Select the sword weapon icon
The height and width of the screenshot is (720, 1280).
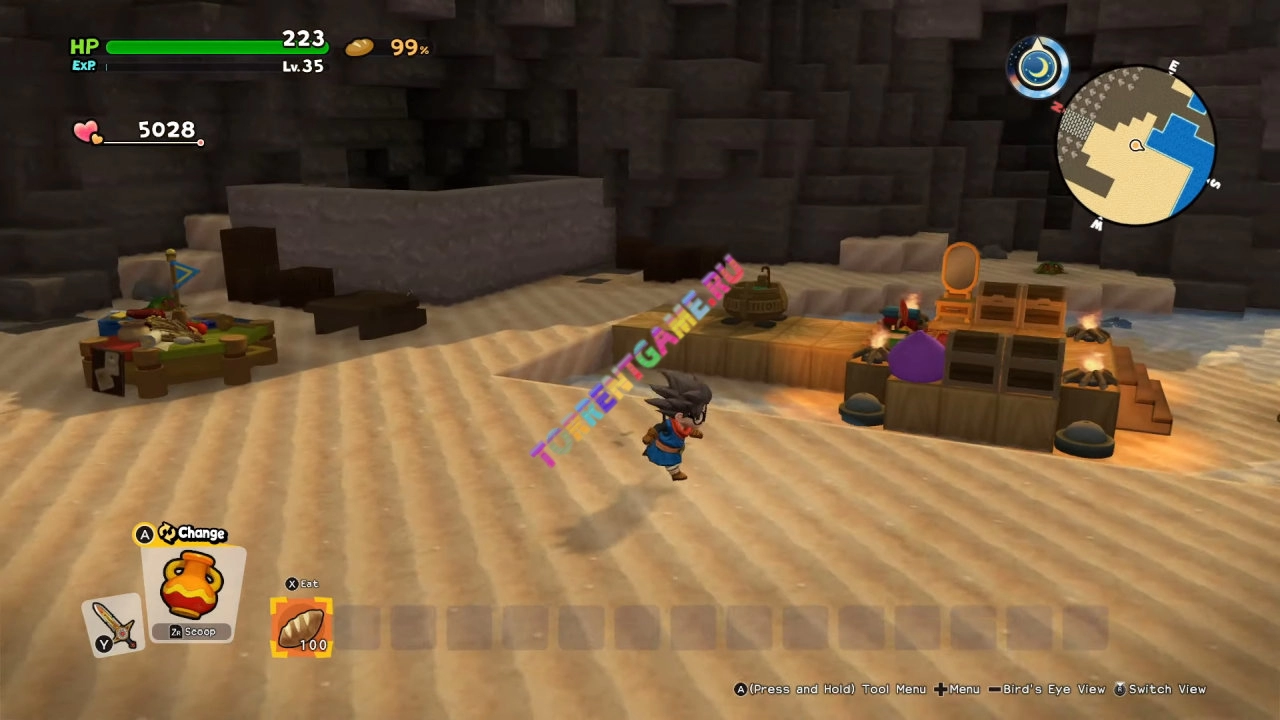pyautogui.click(x=113, y=626)
